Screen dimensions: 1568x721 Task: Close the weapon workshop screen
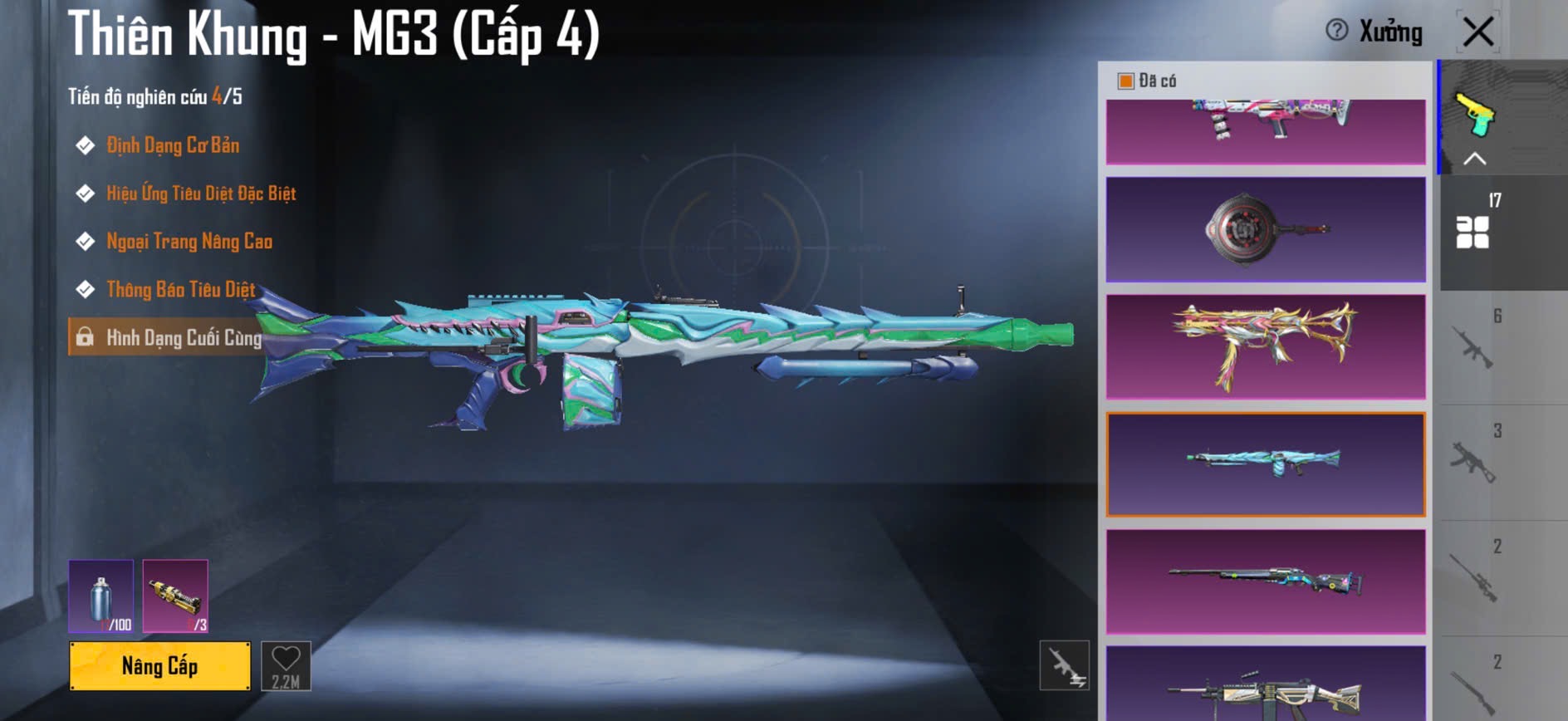coord(1477,32)
